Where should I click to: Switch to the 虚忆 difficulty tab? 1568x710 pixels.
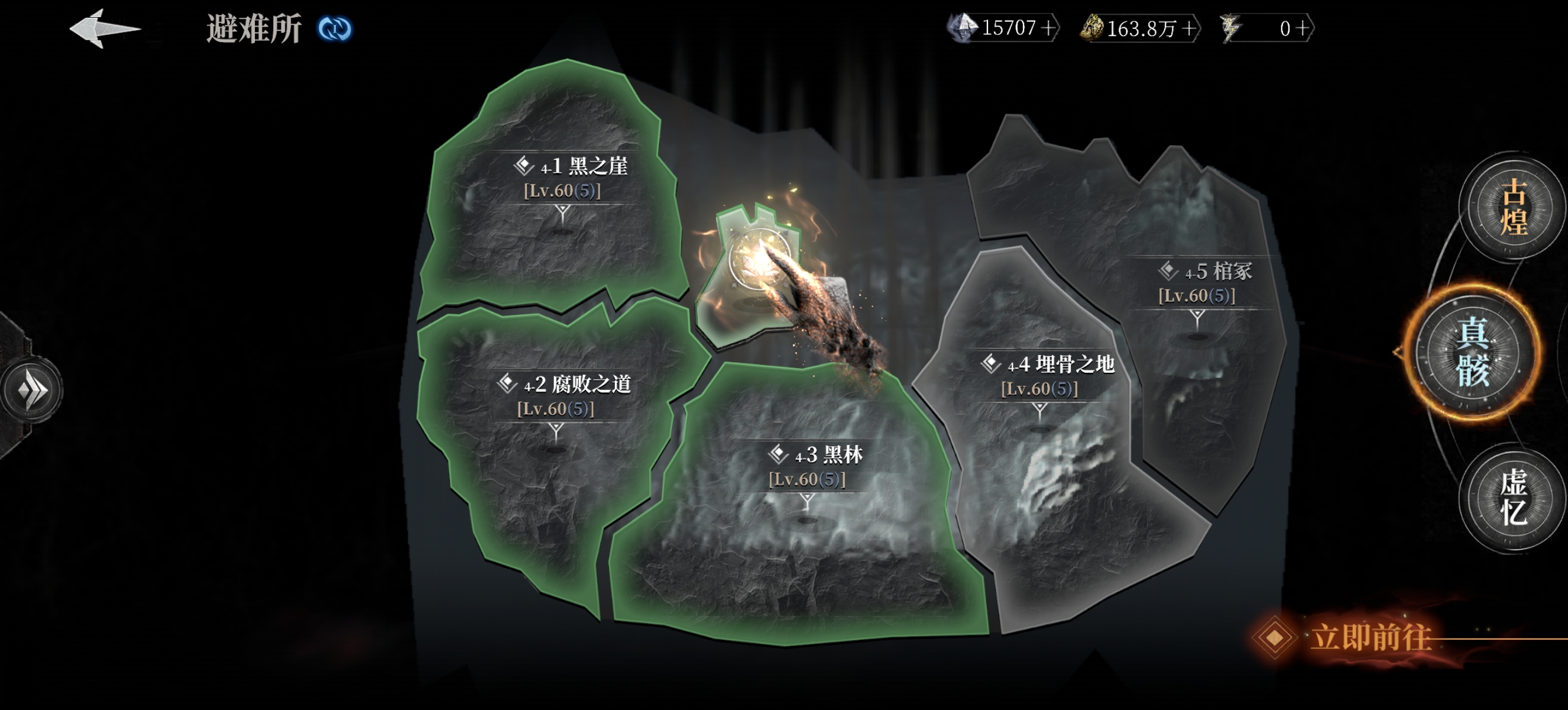pyautogui.click(x=1512, y=497)
